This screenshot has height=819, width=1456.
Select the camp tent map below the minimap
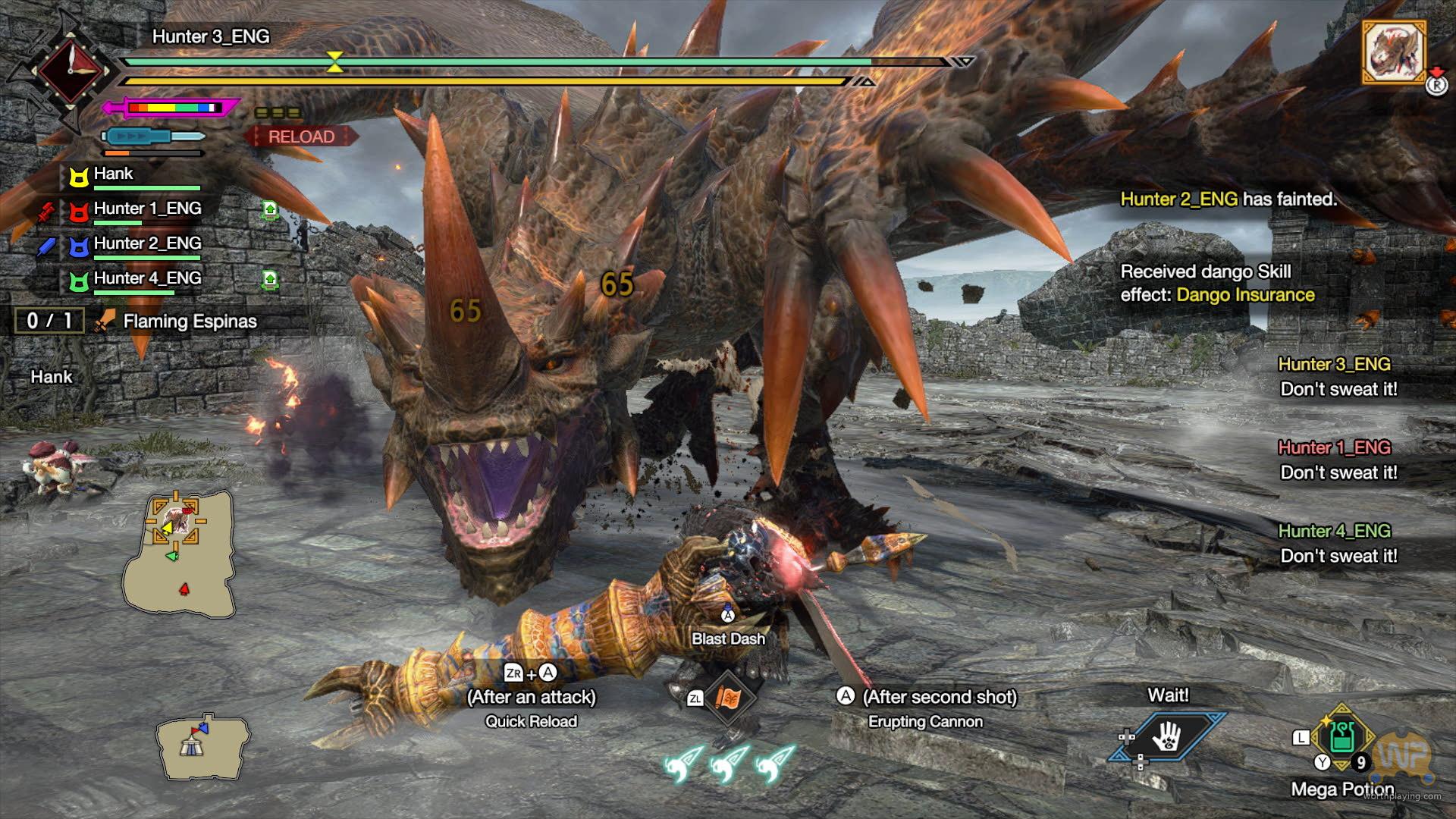tap(202, 747)
